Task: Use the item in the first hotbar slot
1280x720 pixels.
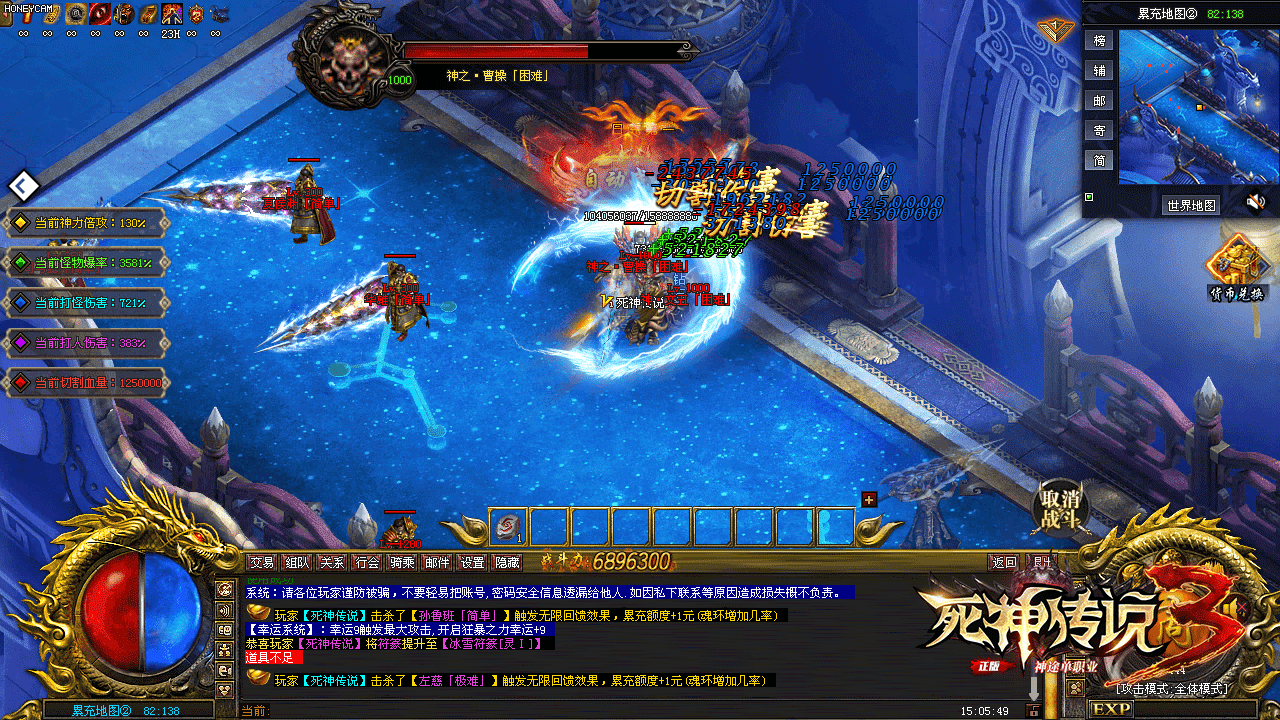Action: [x=508, y=527]
